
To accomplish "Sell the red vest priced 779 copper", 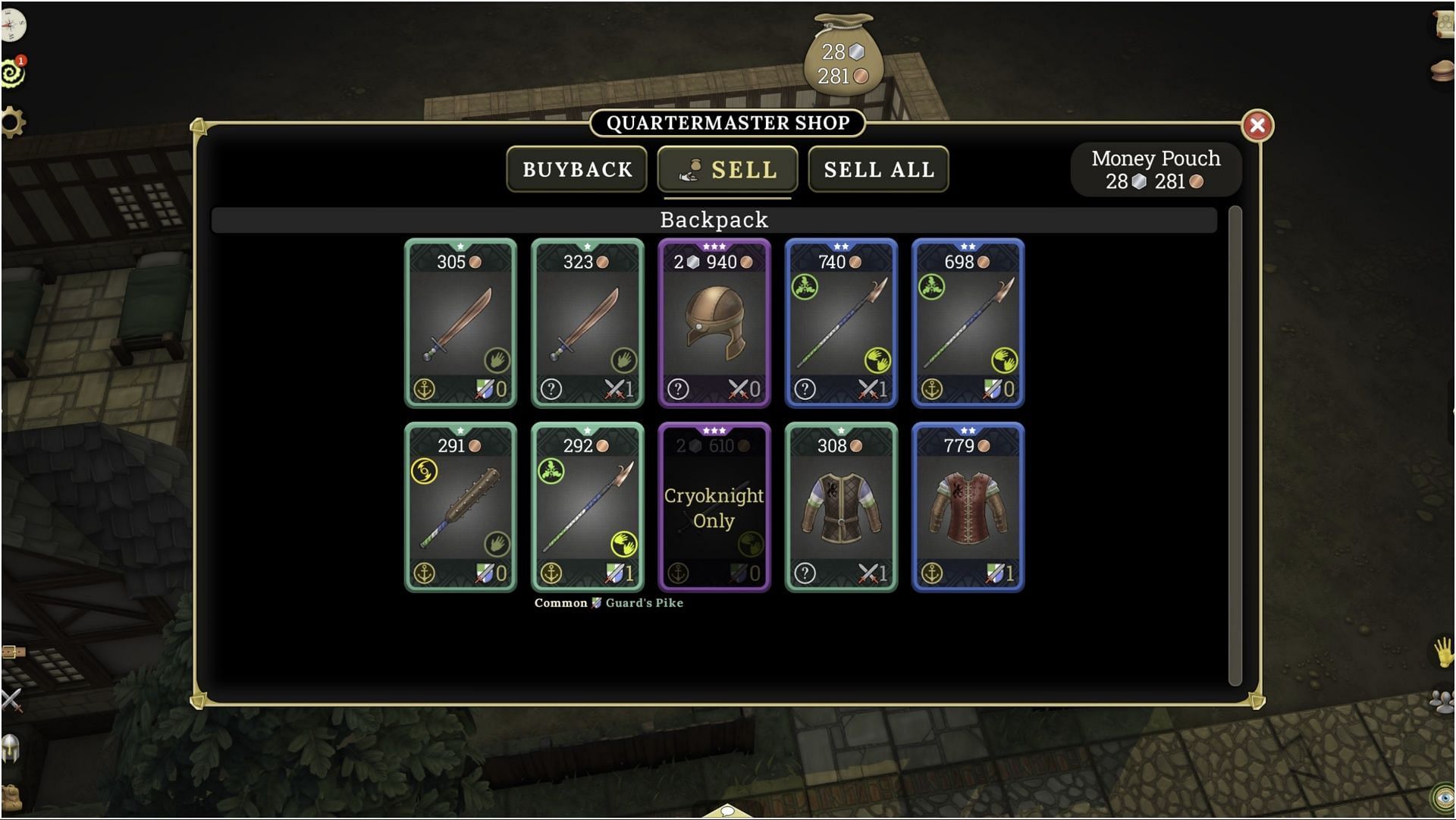I will click(968, 507).
